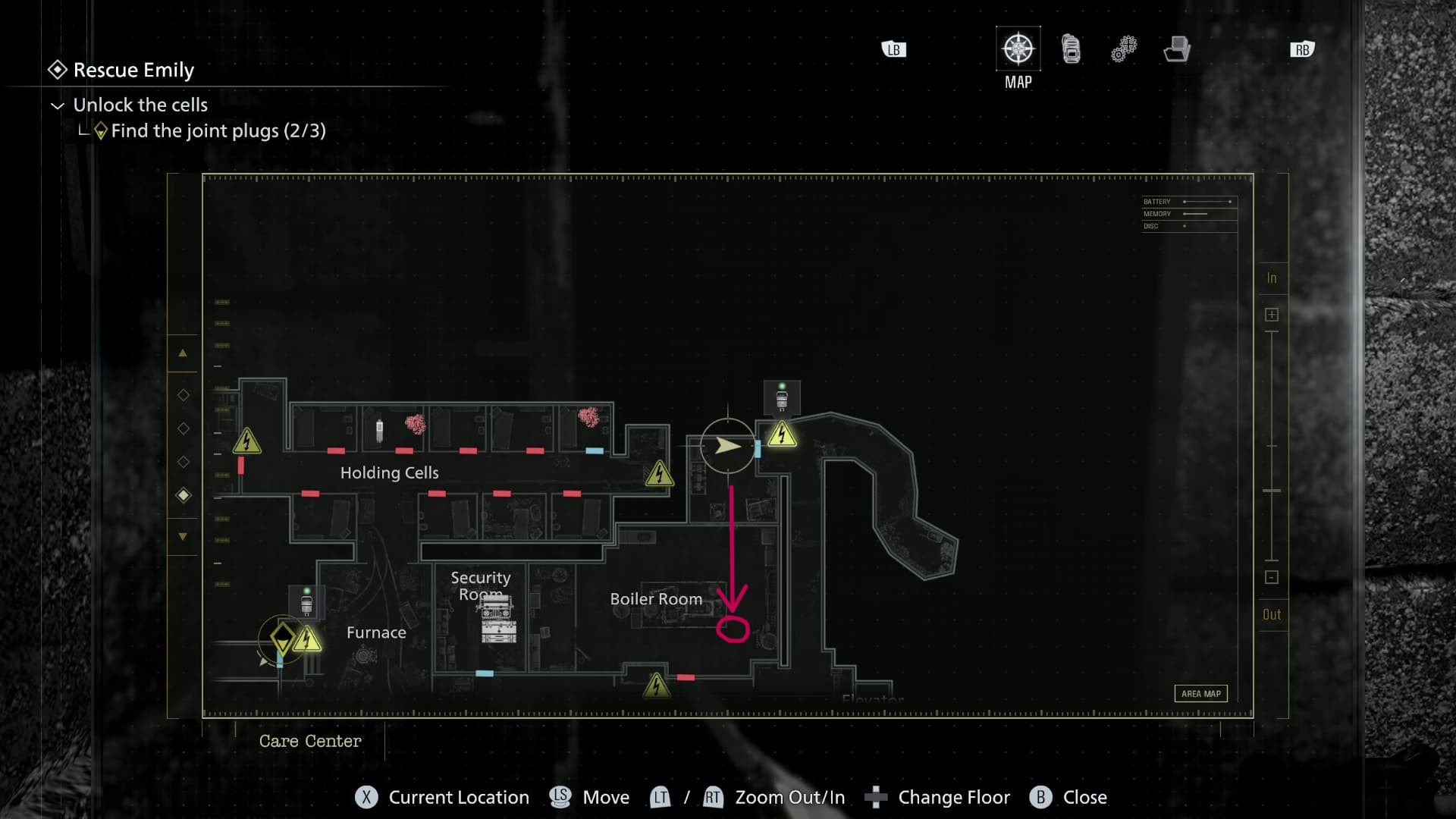Viewport: 1456px width, 819px height.
Task: Select the highlighted current floor diamond
Action: pyautogui.click(x=184, y=495)
